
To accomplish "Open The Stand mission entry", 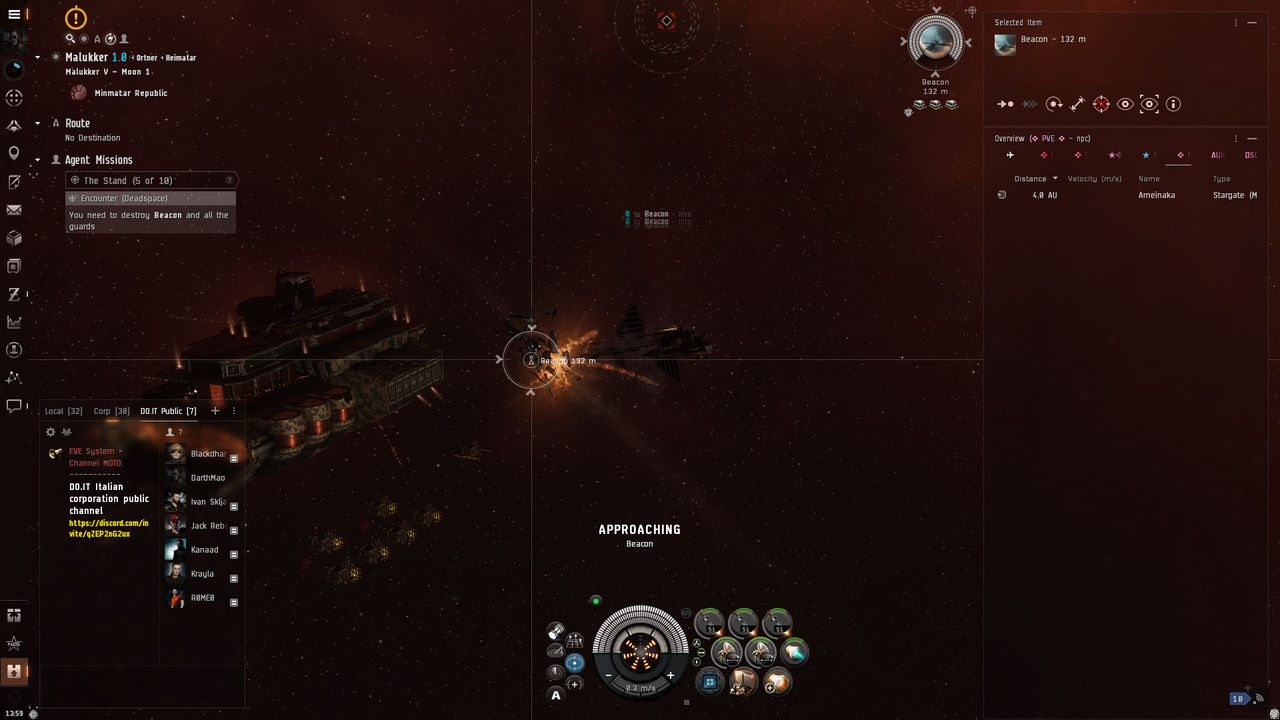I will (x=128, y=180).
